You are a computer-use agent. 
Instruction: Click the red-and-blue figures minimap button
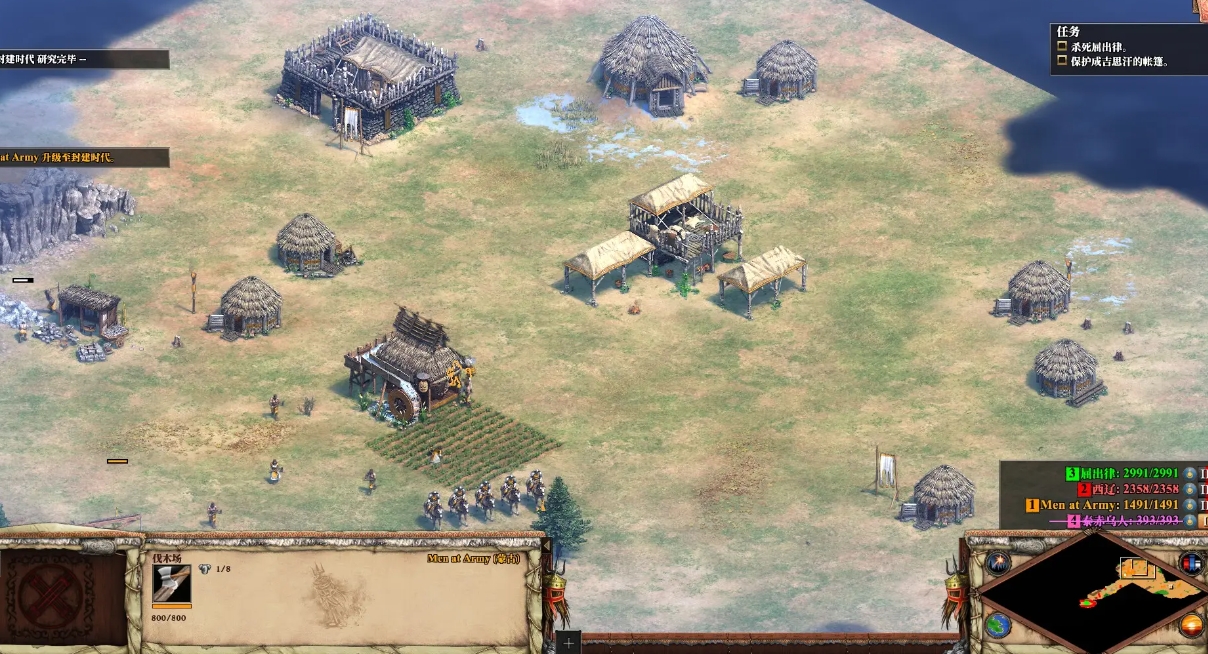click(1190, 563)
